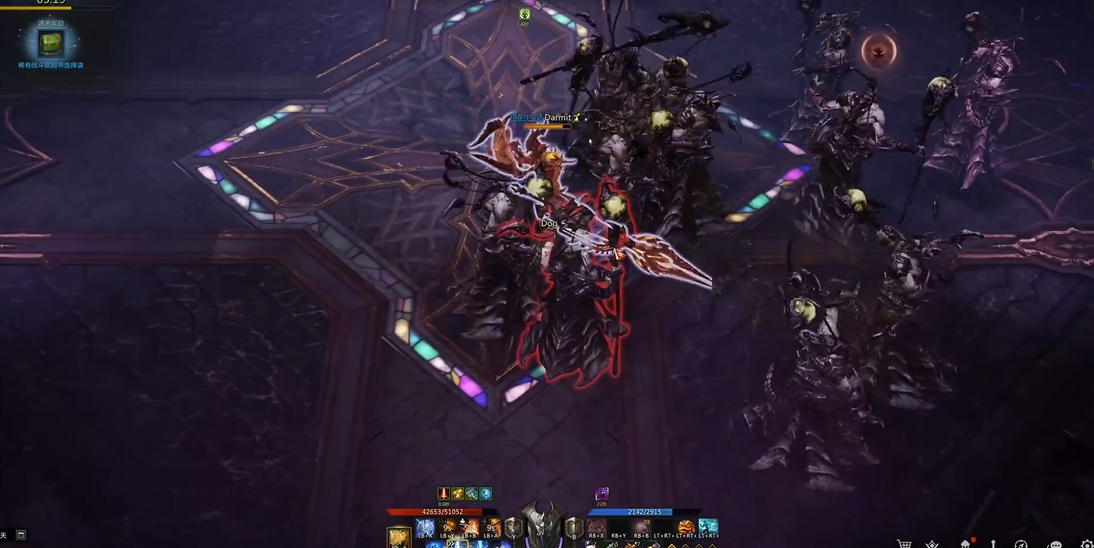Open the green clear-reward chest icon

(x=50, y=43)
